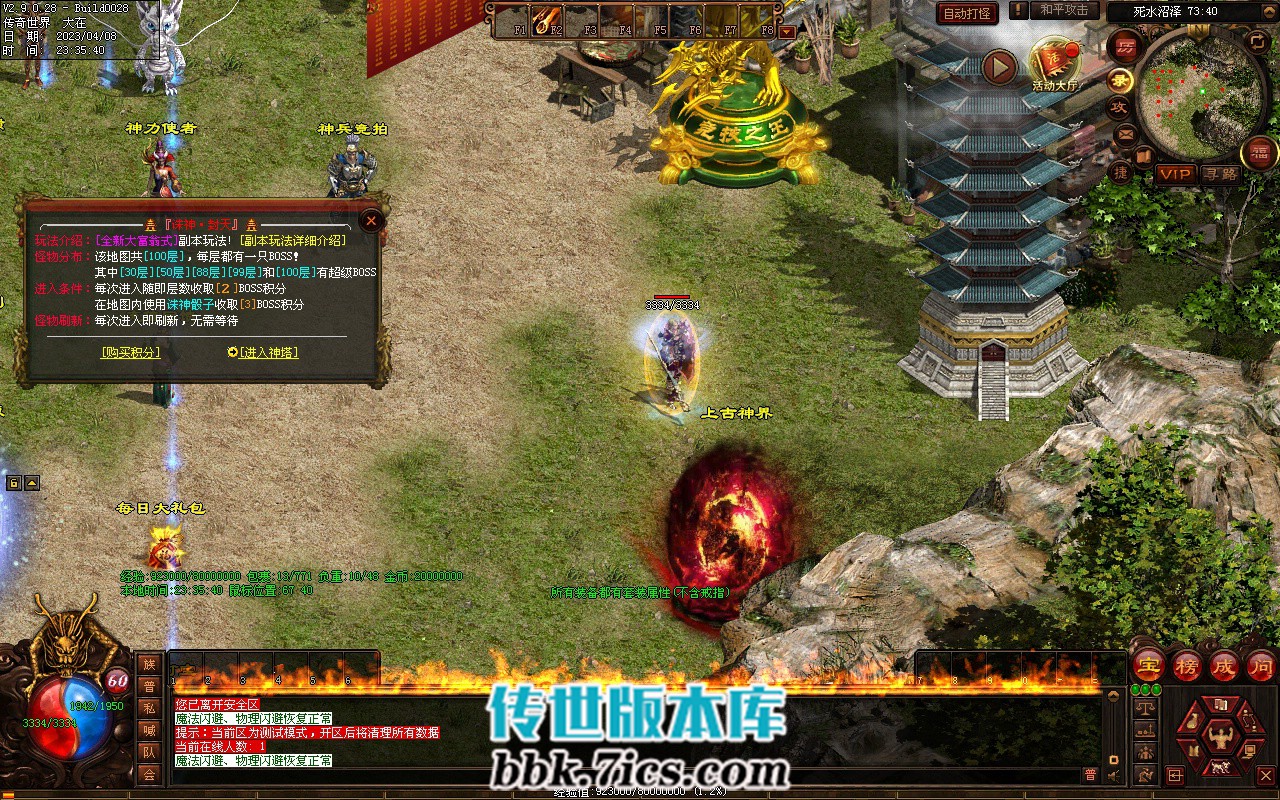Switch to the 队 team chat channel
Screen dimensions: 1280x800
pos(149,752)
